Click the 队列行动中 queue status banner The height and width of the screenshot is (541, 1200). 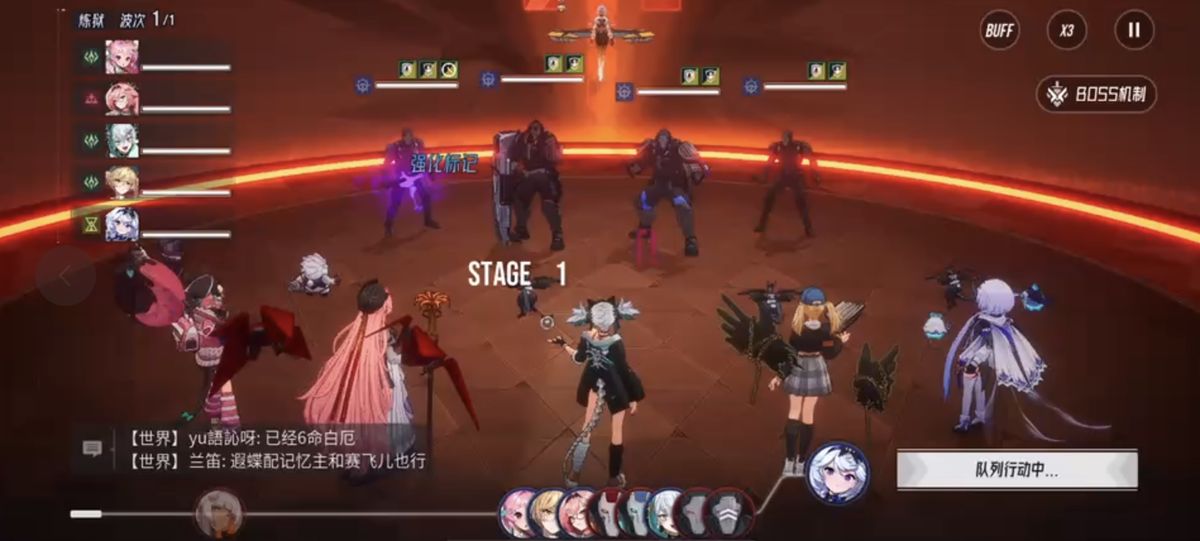(x=1016, y=470)
